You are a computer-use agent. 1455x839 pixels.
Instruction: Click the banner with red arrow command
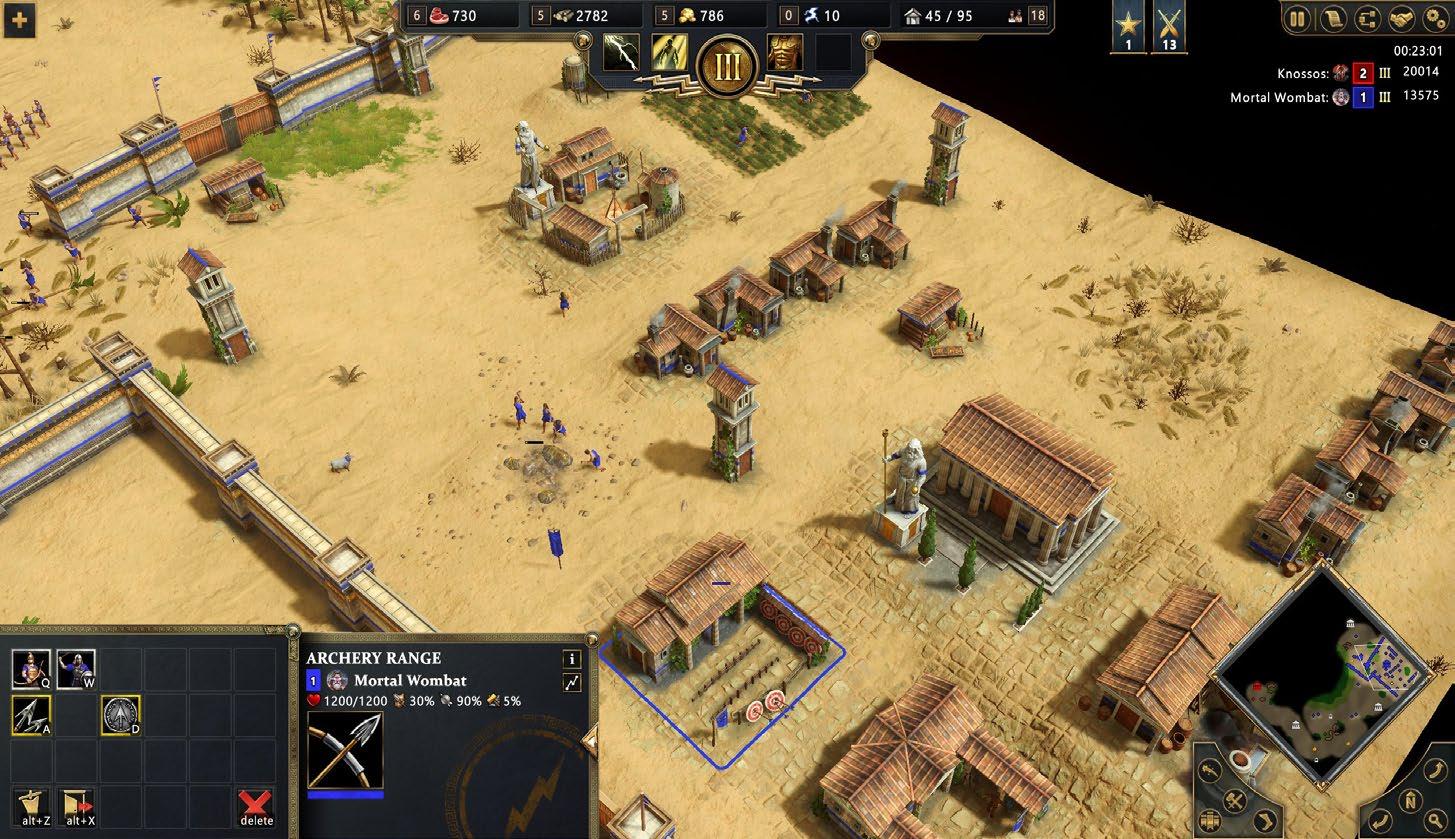pos(76,804)
